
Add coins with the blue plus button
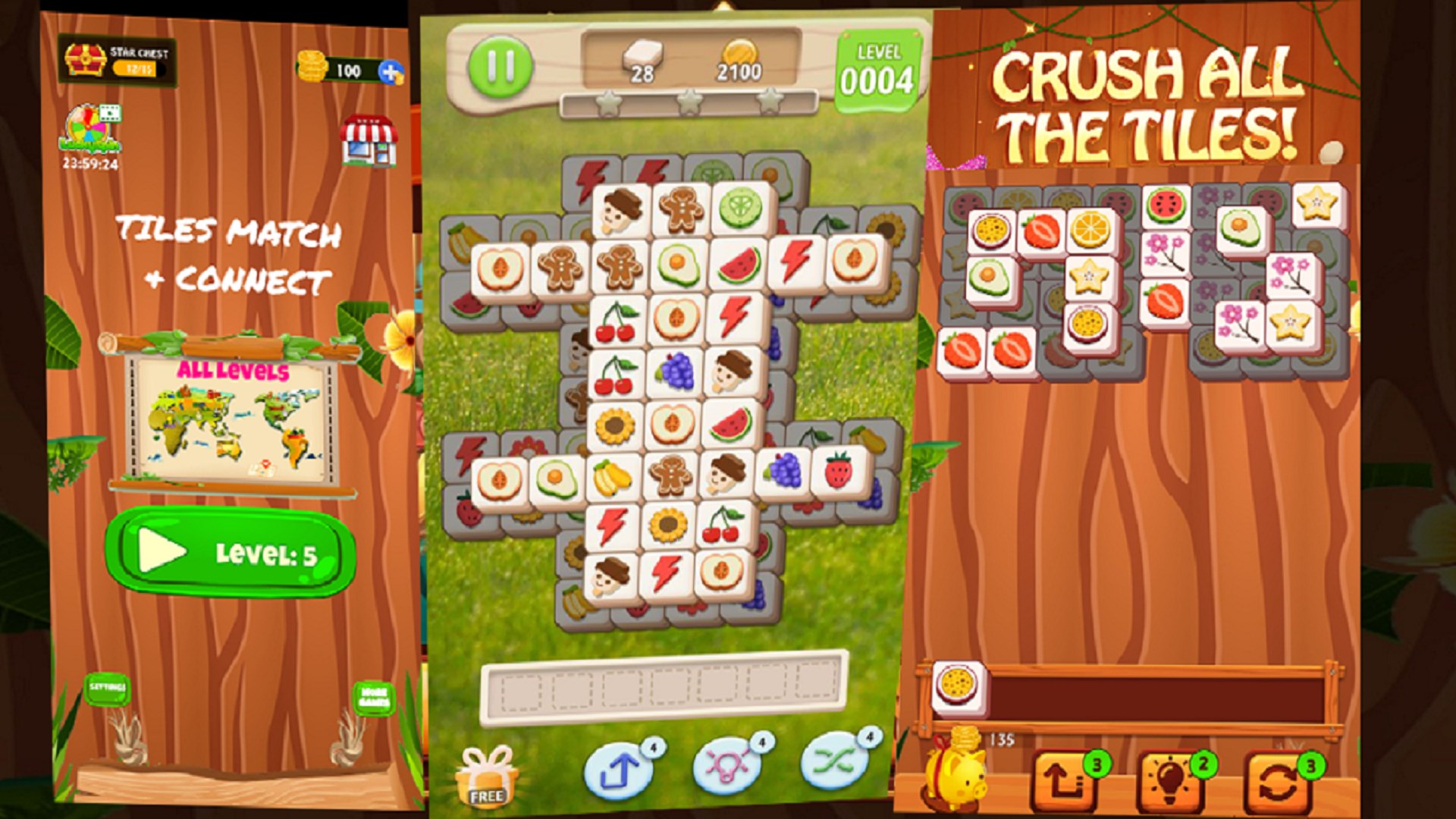coord(389,73)
